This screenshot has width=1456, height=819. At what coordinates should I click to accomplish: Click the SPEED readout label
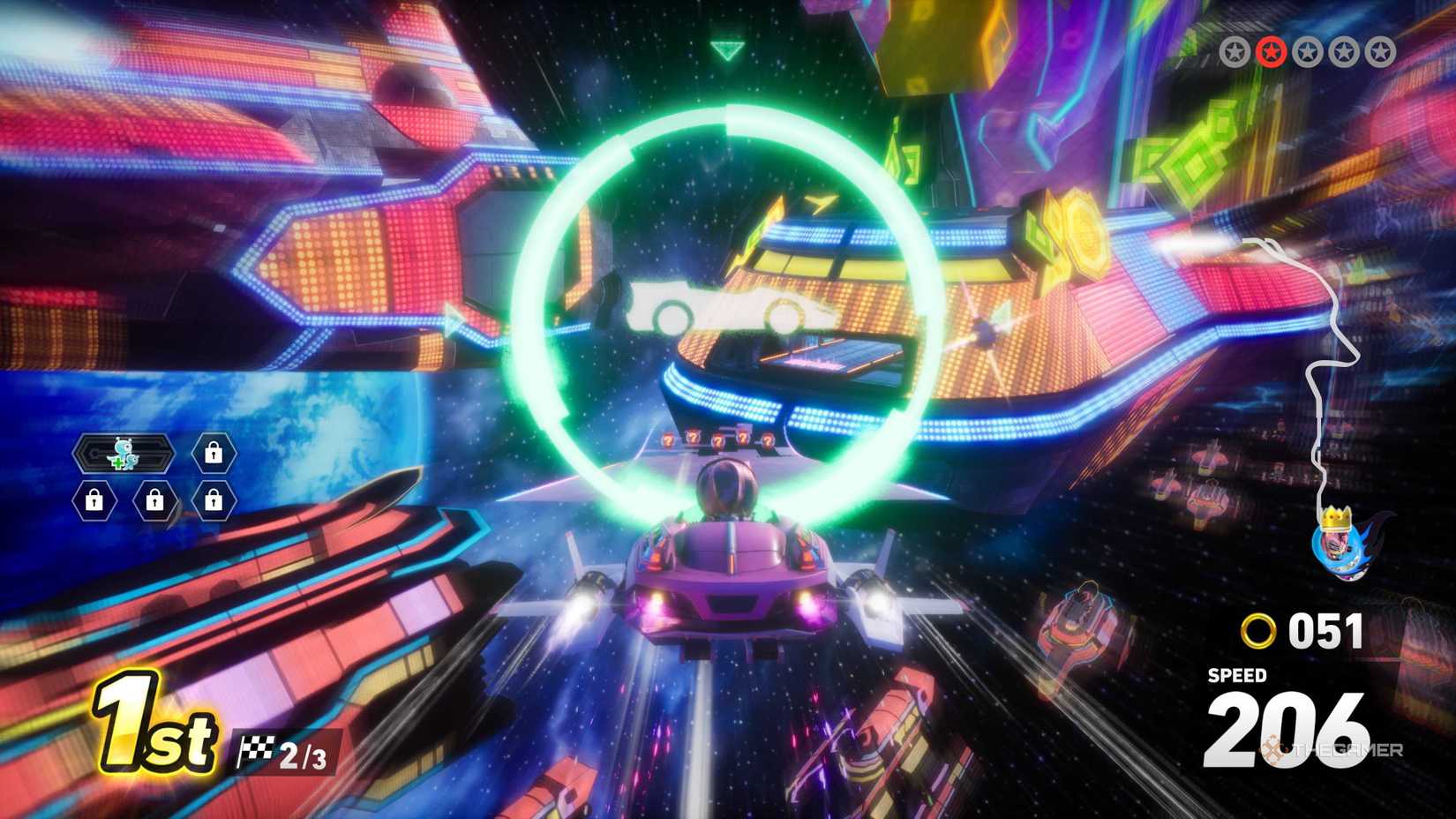(1235, 676)
